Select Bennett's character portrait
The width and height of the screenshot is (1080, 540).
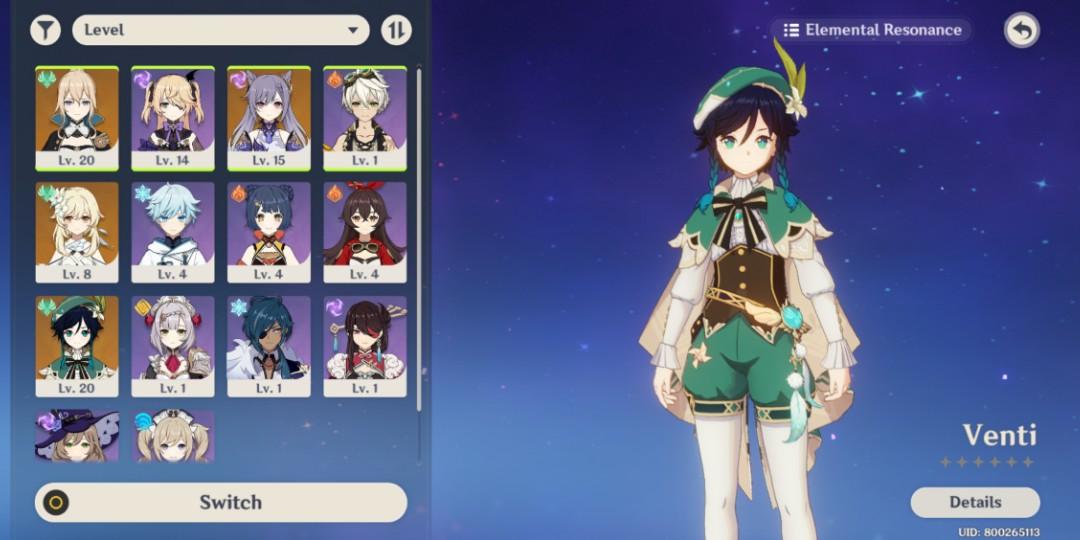click(365, 117)
